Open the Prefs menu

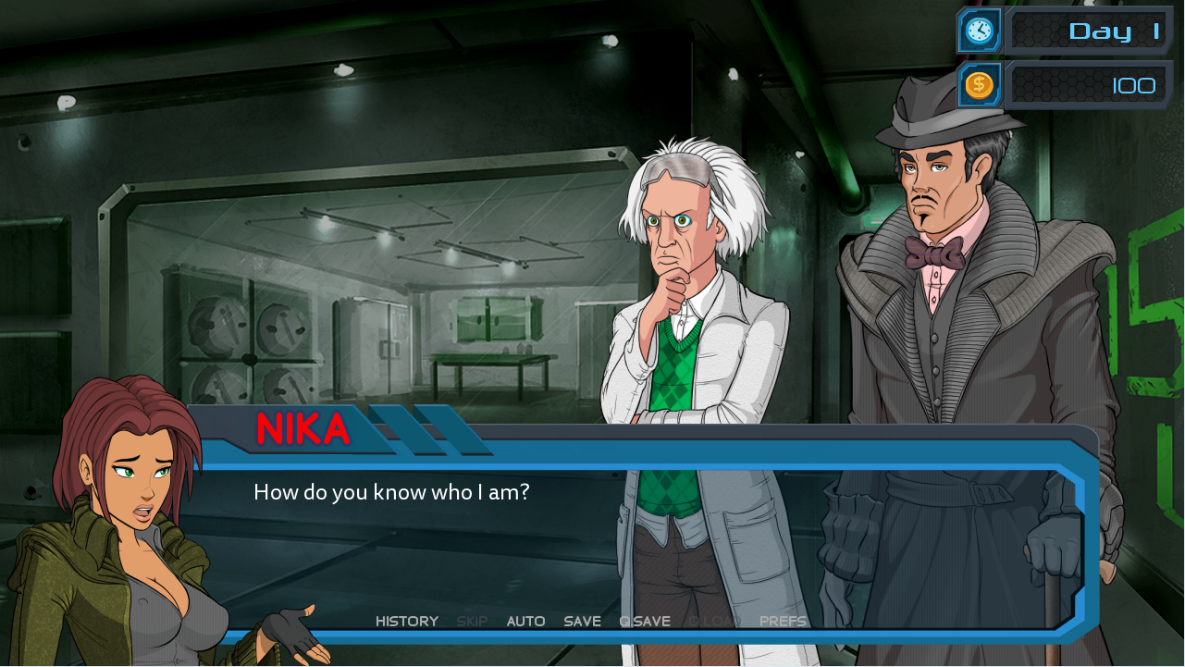[x=783, y=621]
